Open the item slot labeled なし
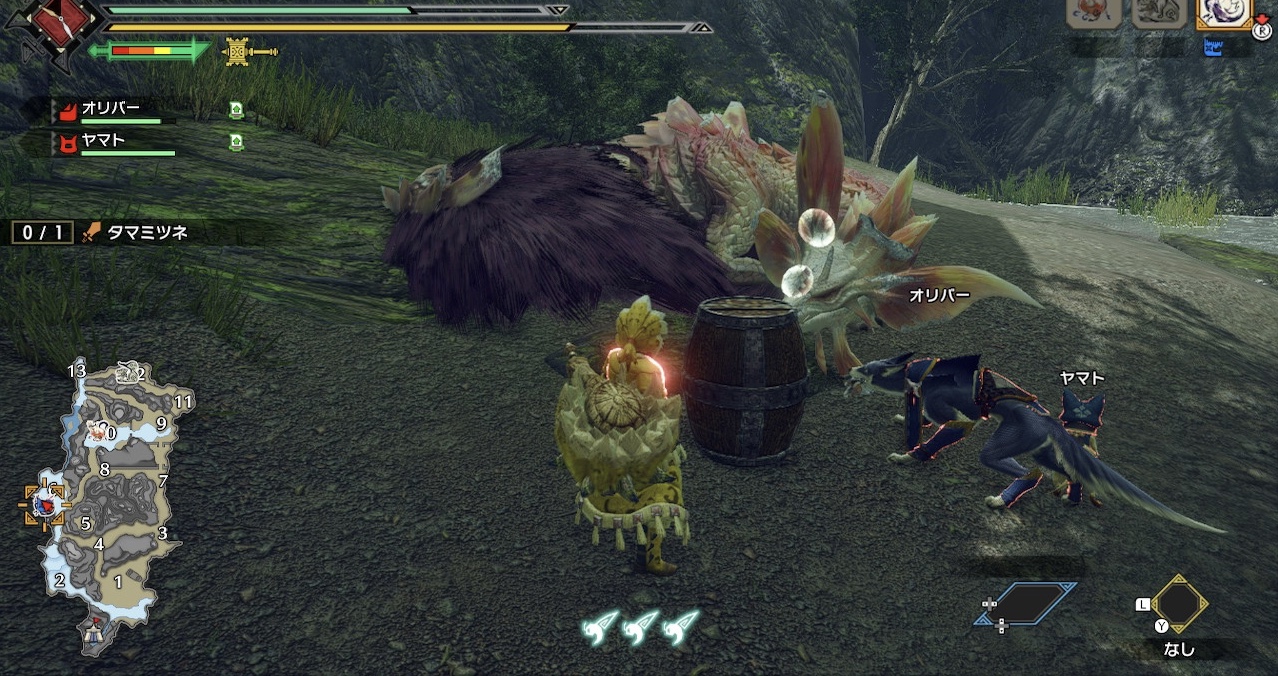The height and width of the screenshot is (676, 1278). 1179,606
